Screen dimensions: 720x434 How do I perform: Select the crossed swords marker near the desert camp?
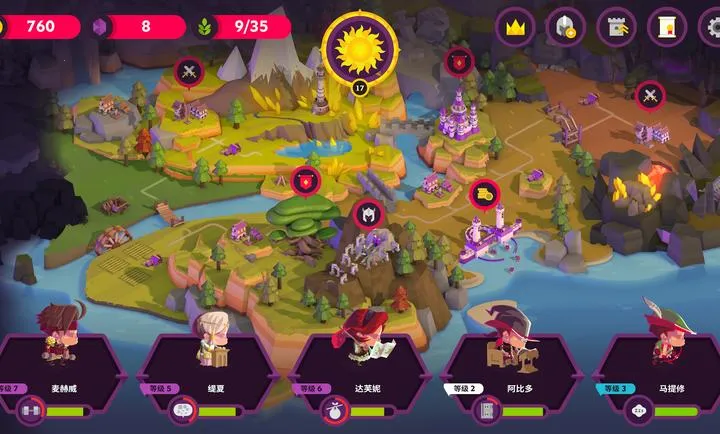point(650,96)
